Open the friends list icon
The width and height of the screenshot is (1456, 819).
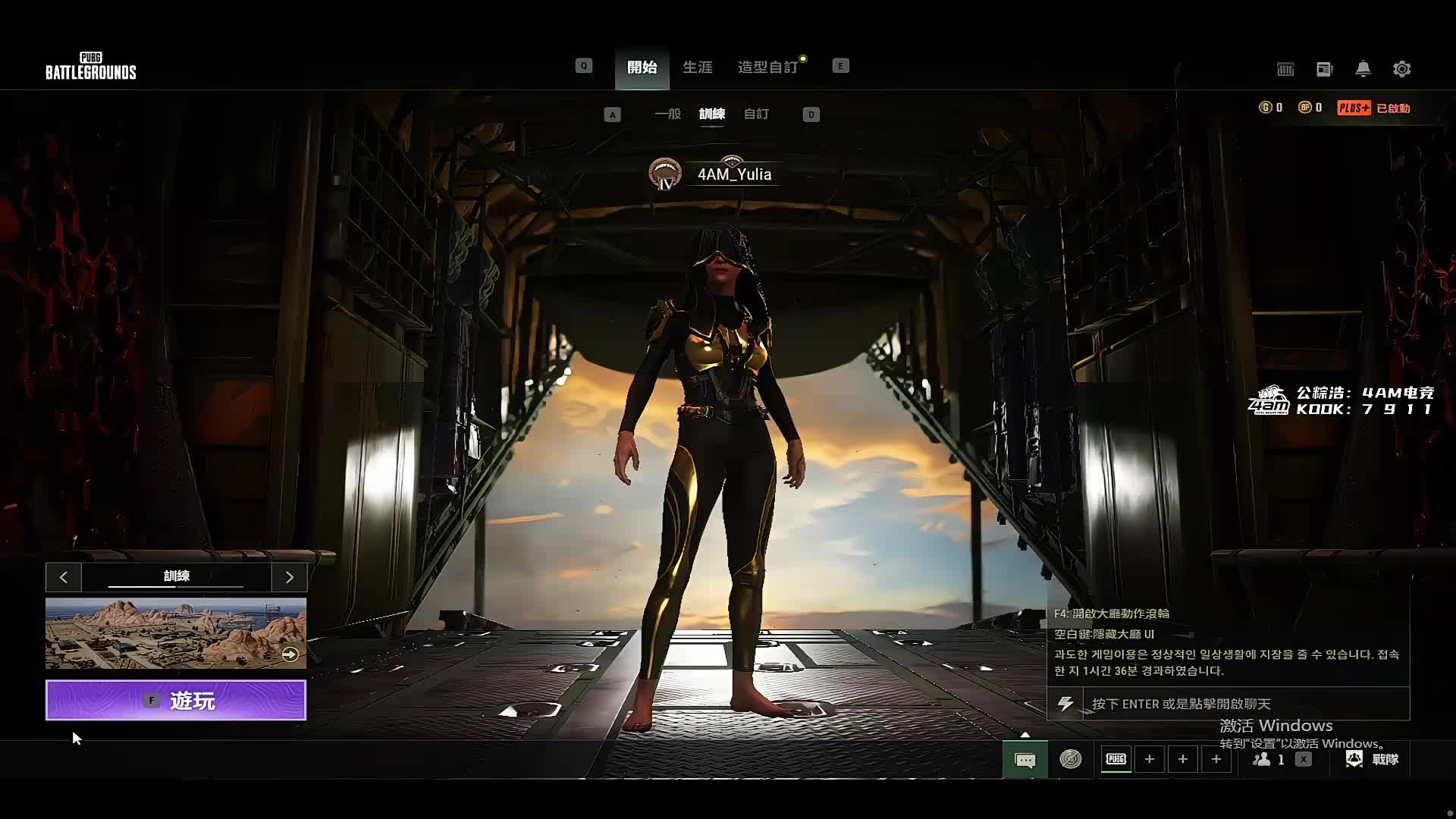tap(1268, 759)
